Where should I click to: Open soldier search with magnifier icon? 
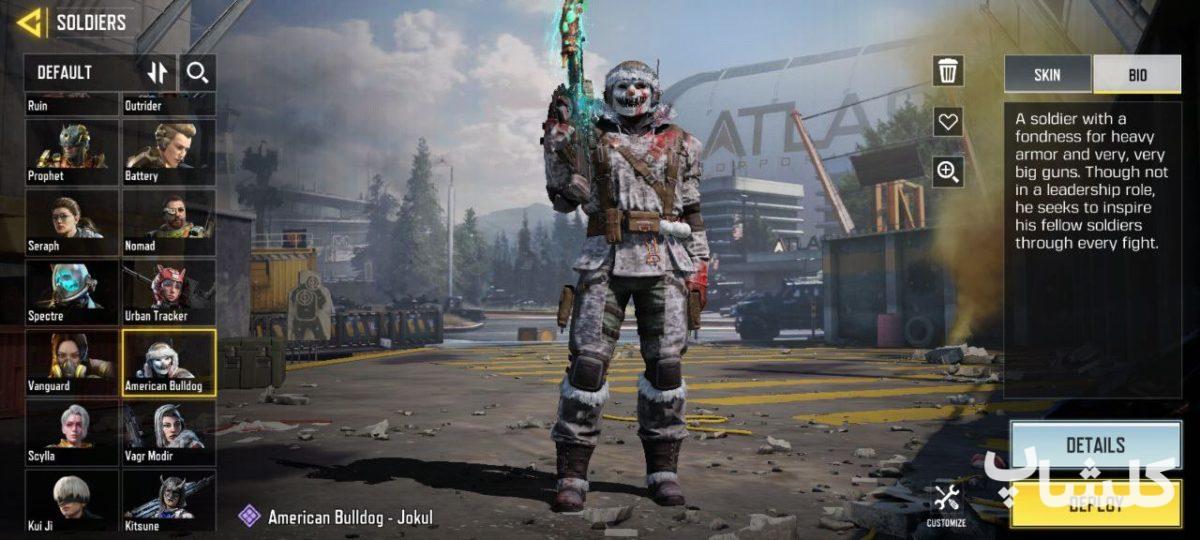click(x=198, y=72)
